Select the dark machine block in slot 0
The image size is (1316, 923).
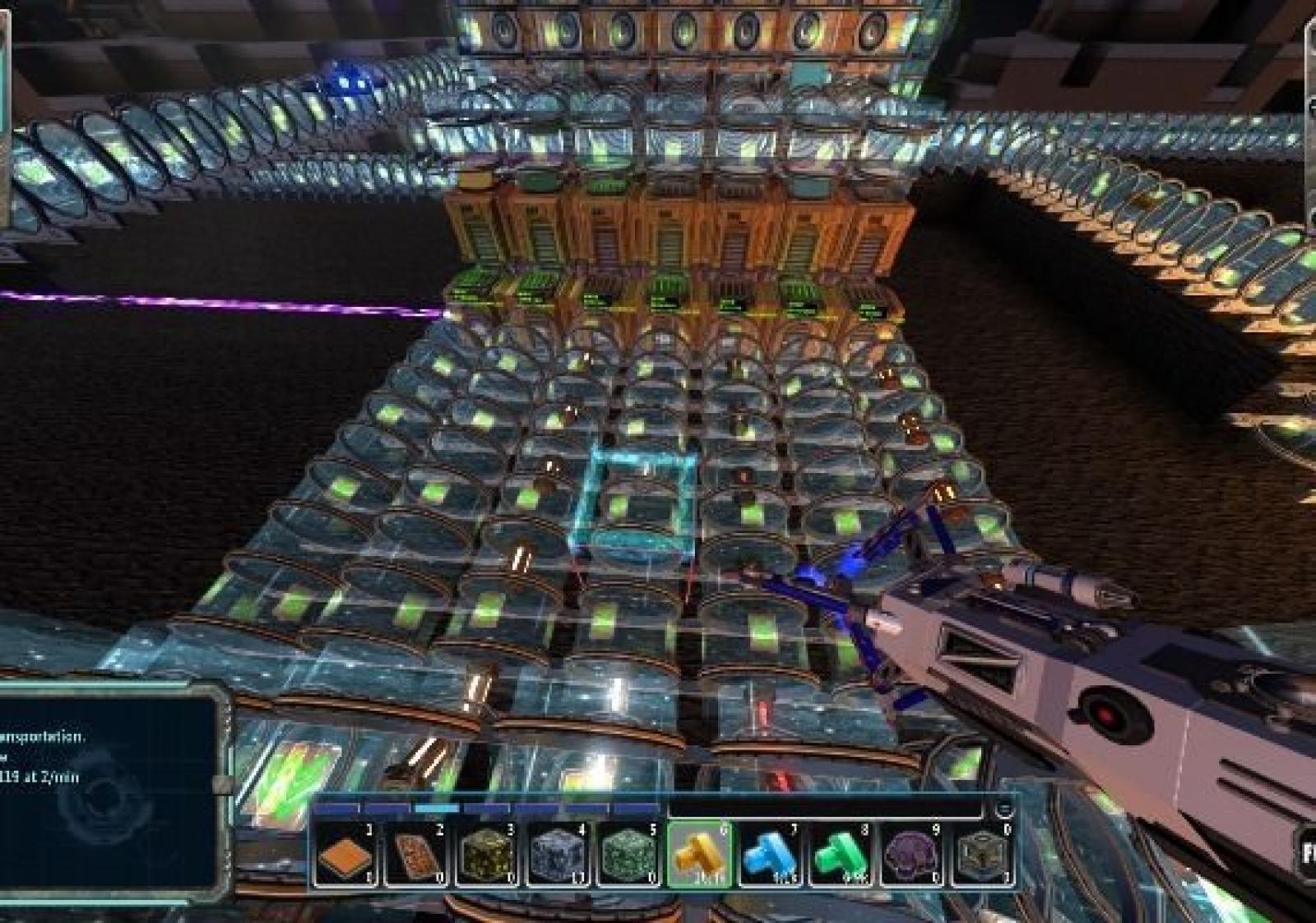(984, 856)
